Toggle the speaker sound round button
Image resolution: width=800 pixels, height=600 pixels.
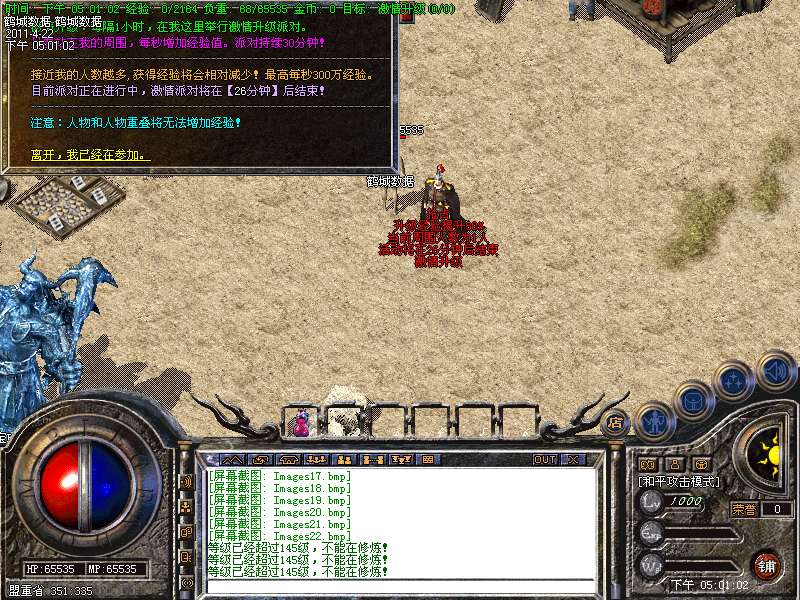point(776,369)
